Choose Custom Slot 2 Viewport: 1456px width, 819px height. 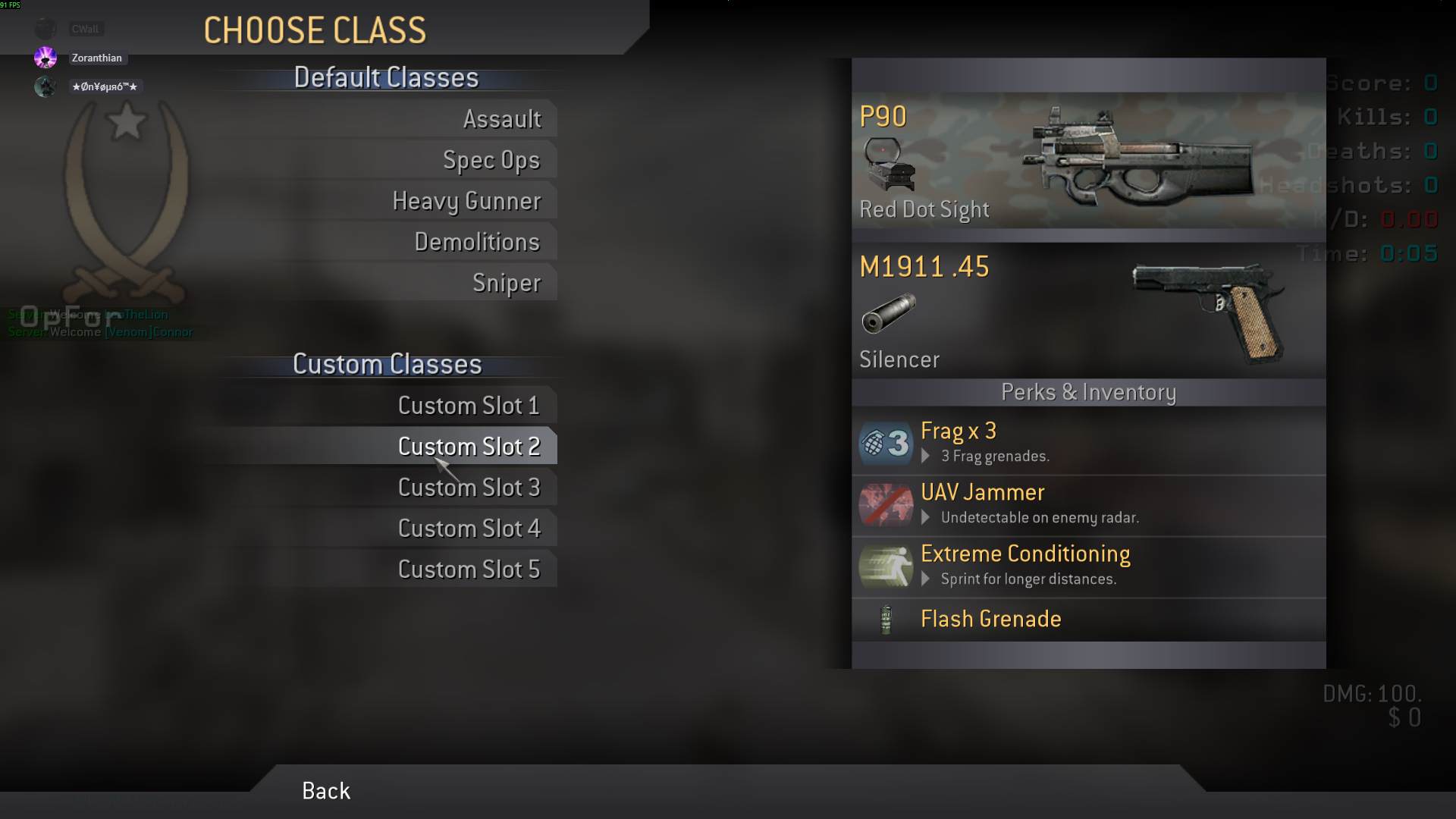point(469,447)
